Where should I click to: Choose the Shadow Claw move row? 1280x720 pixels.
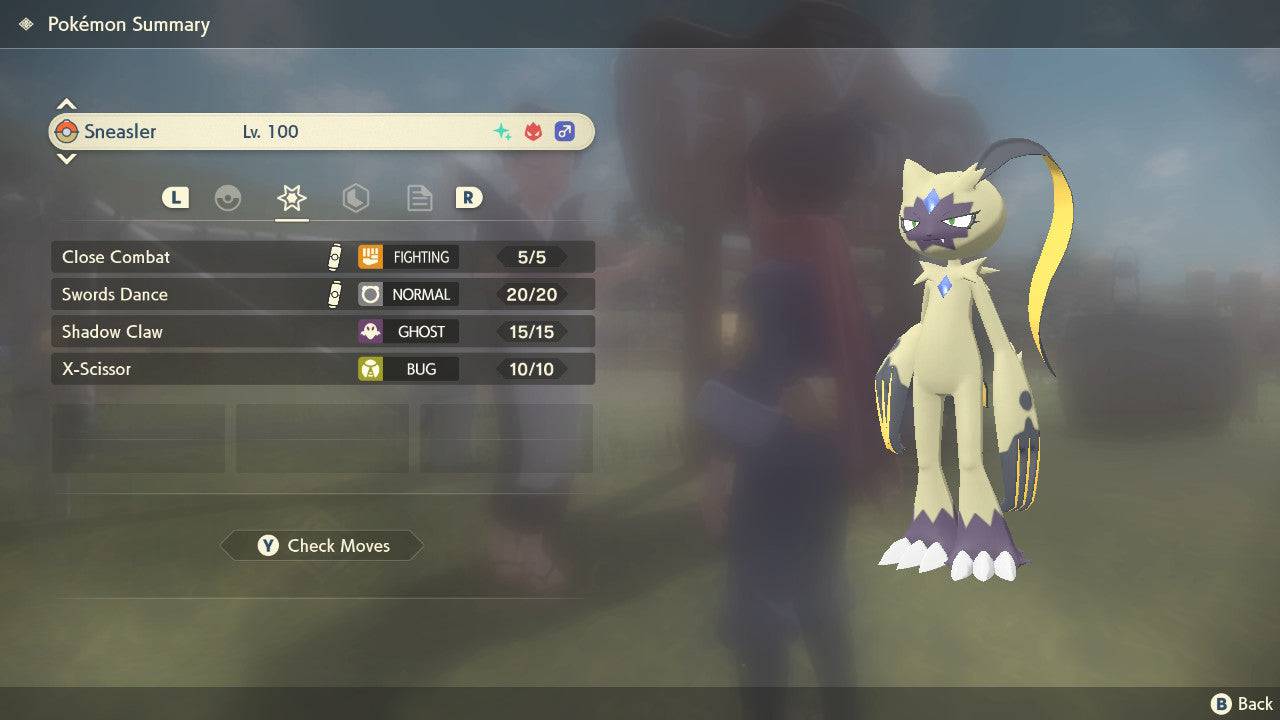(x=322, y=331)
